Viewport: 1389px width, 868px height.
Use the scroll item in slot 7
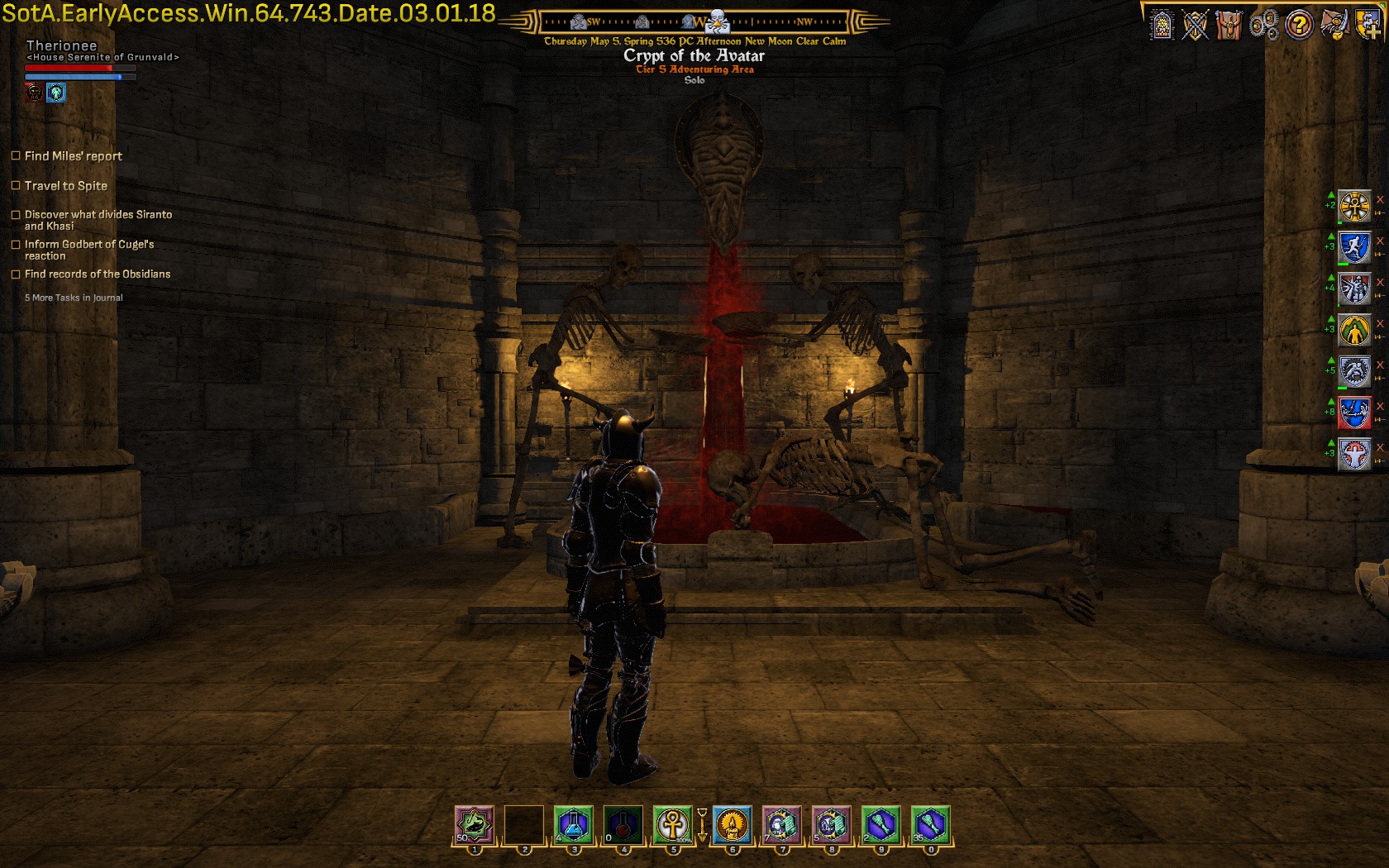[781, 824]
